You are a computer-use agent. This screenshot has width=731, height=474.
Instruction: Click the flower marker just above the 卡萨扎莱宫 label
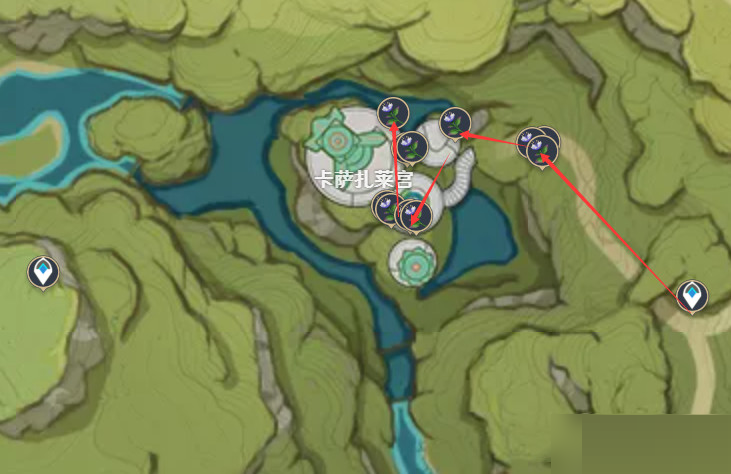click(412, 147)
